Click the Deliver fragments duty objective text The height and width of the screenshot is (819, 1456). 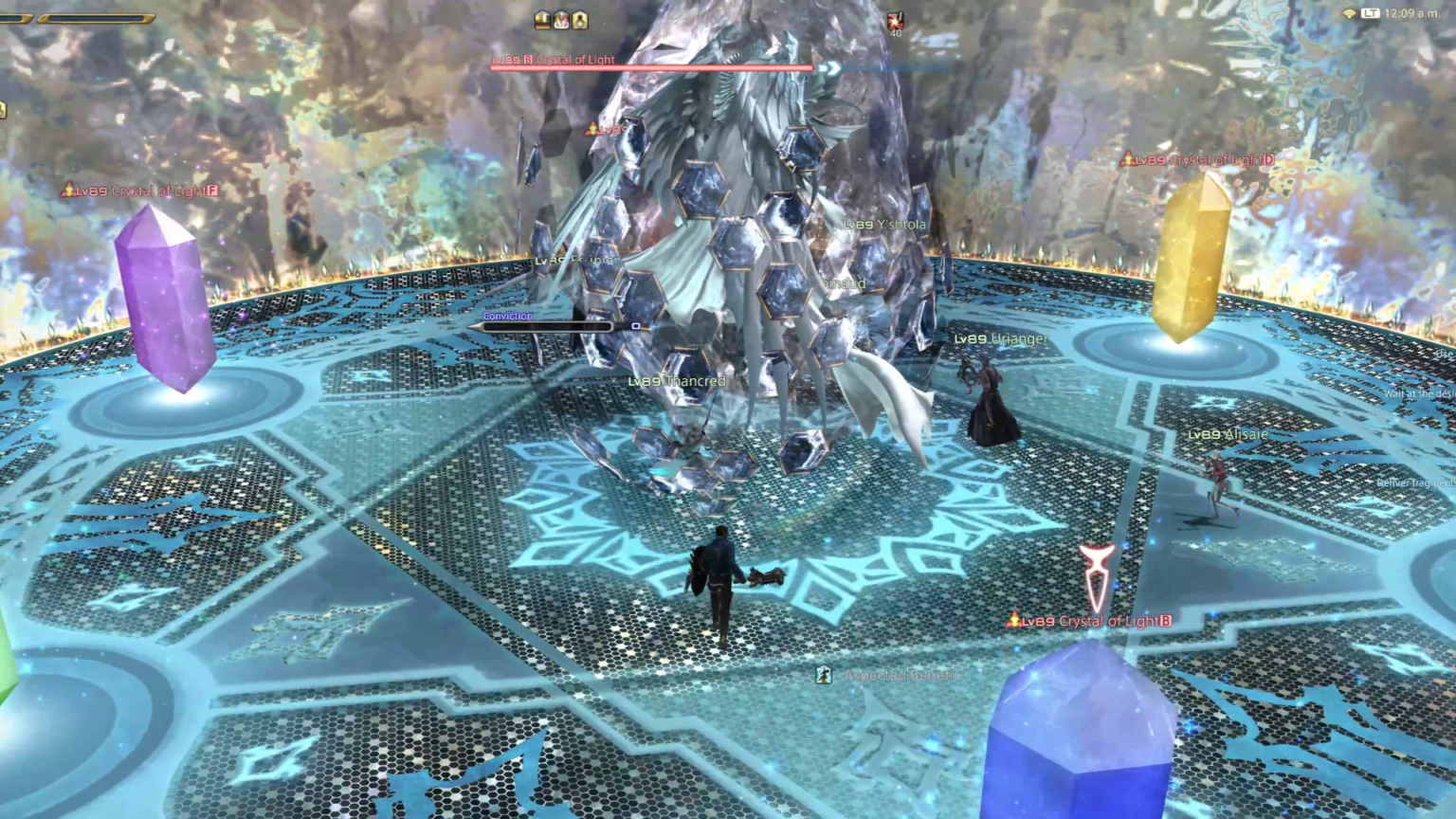click(x=1412, y=482)
